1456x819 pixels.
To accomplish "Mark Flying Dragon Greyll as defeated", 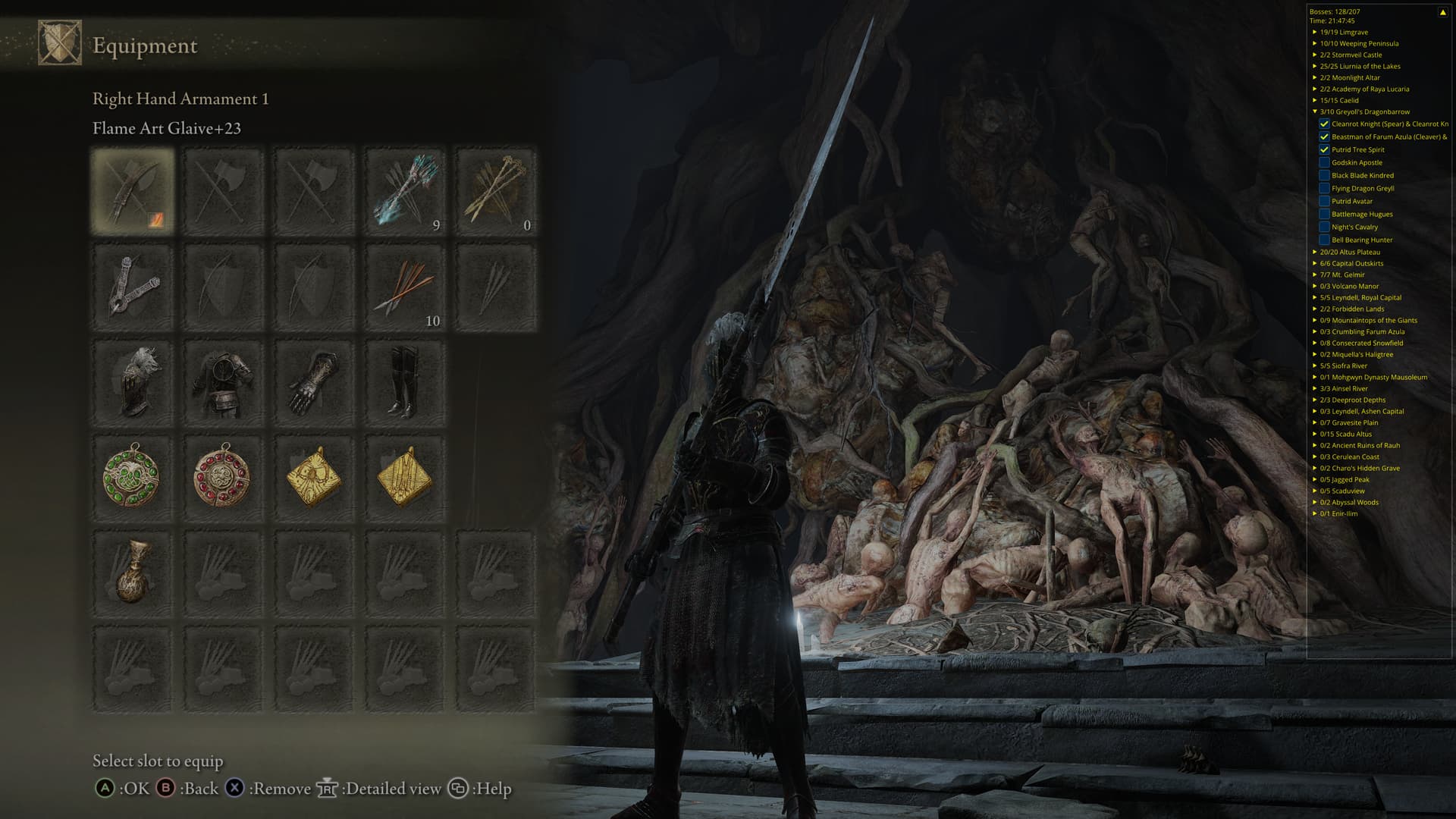I will coord(1324,188).
